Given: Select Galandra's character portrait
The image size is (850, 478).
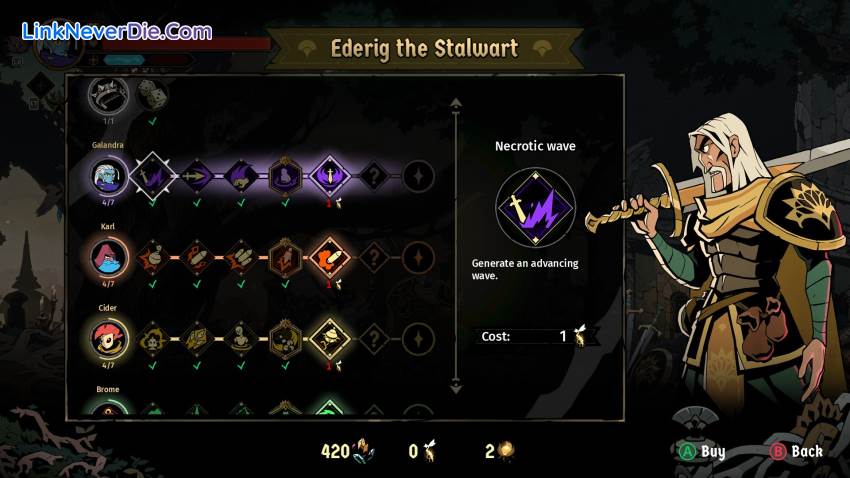Looking at the screenshot, I should [107, 176].
